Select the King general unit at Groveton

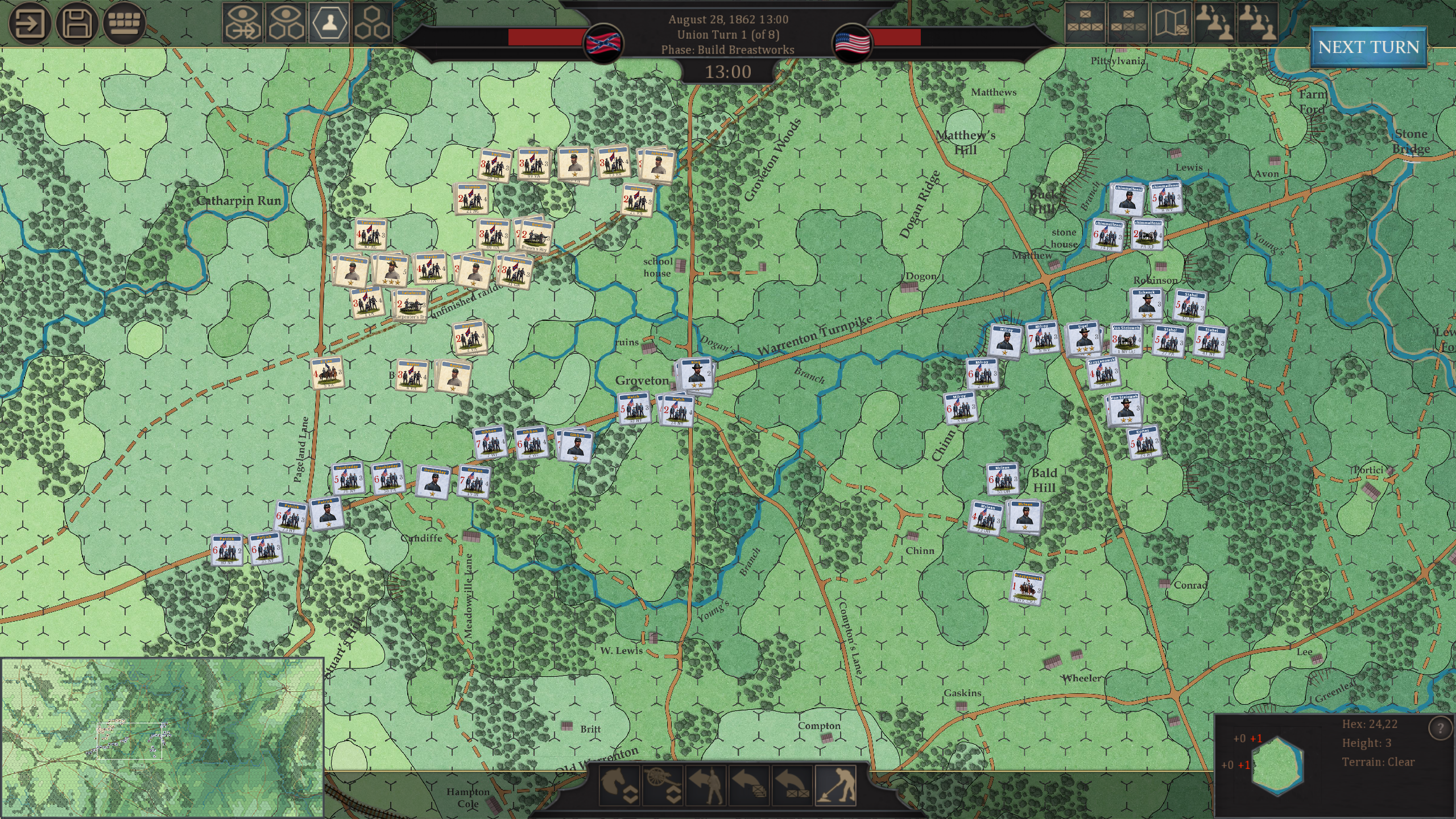[x=694, y=375]
